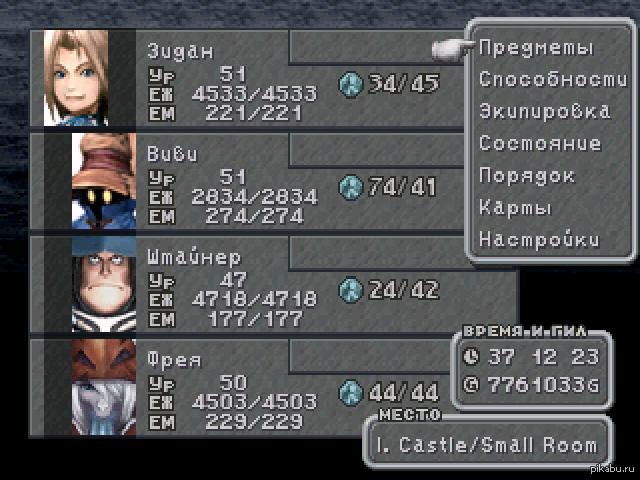Open the Состояние status screen

click(x=540, y=143)
